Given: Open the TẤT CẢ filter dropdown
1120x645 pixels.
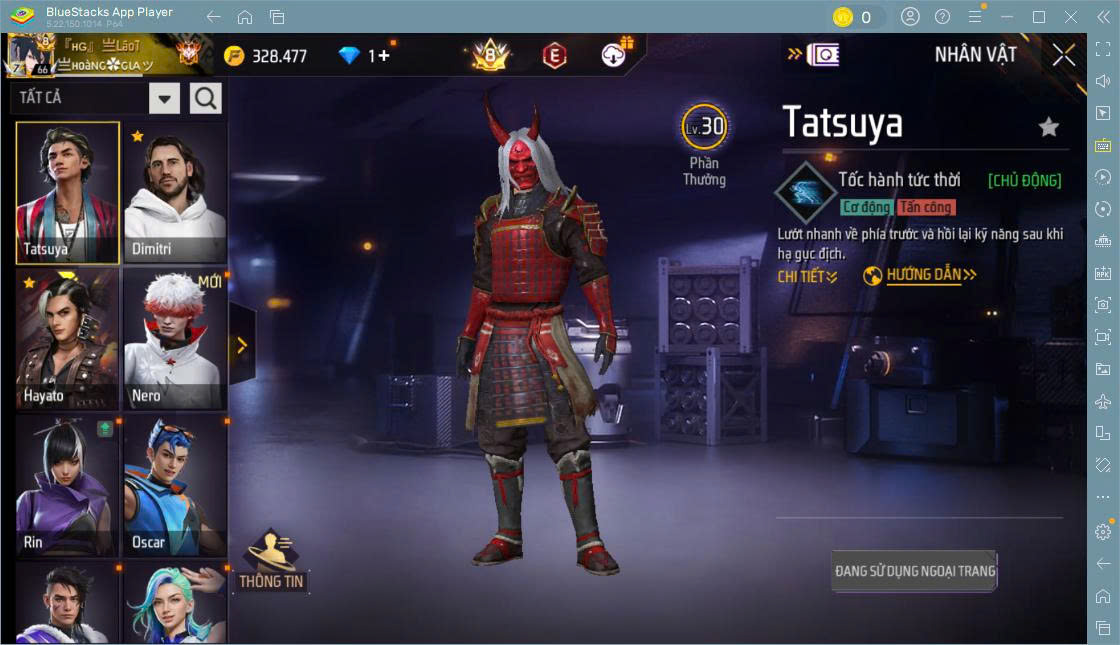Looking at the screenshot, I should [165, 98].
